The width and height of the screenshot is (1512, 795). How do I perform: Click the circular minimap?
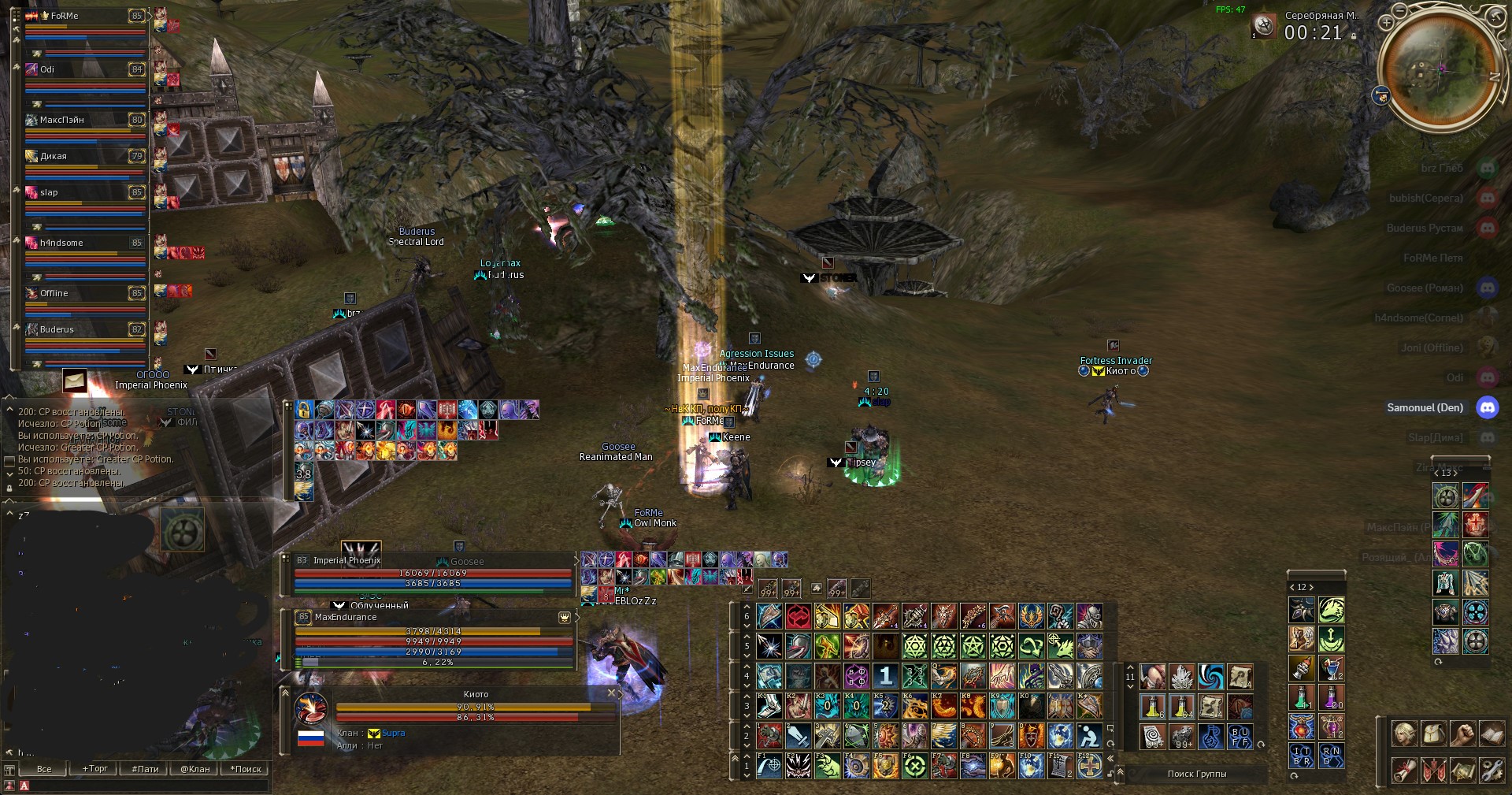[1440, 72]
